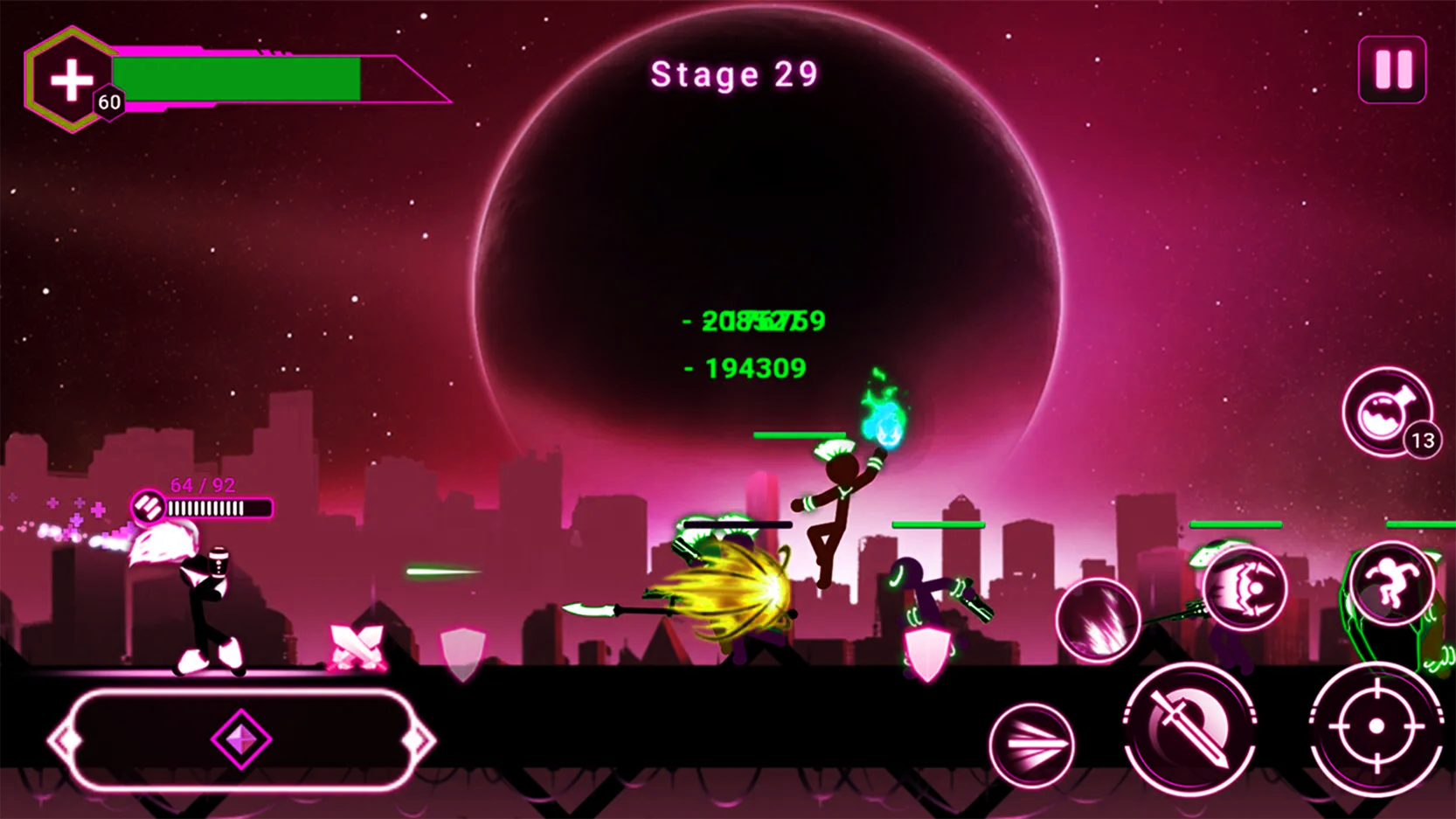Tap the sword attack button
Image resolution: width=1456 pixels, height=819 pixels.
click(x=1189, y=728)
